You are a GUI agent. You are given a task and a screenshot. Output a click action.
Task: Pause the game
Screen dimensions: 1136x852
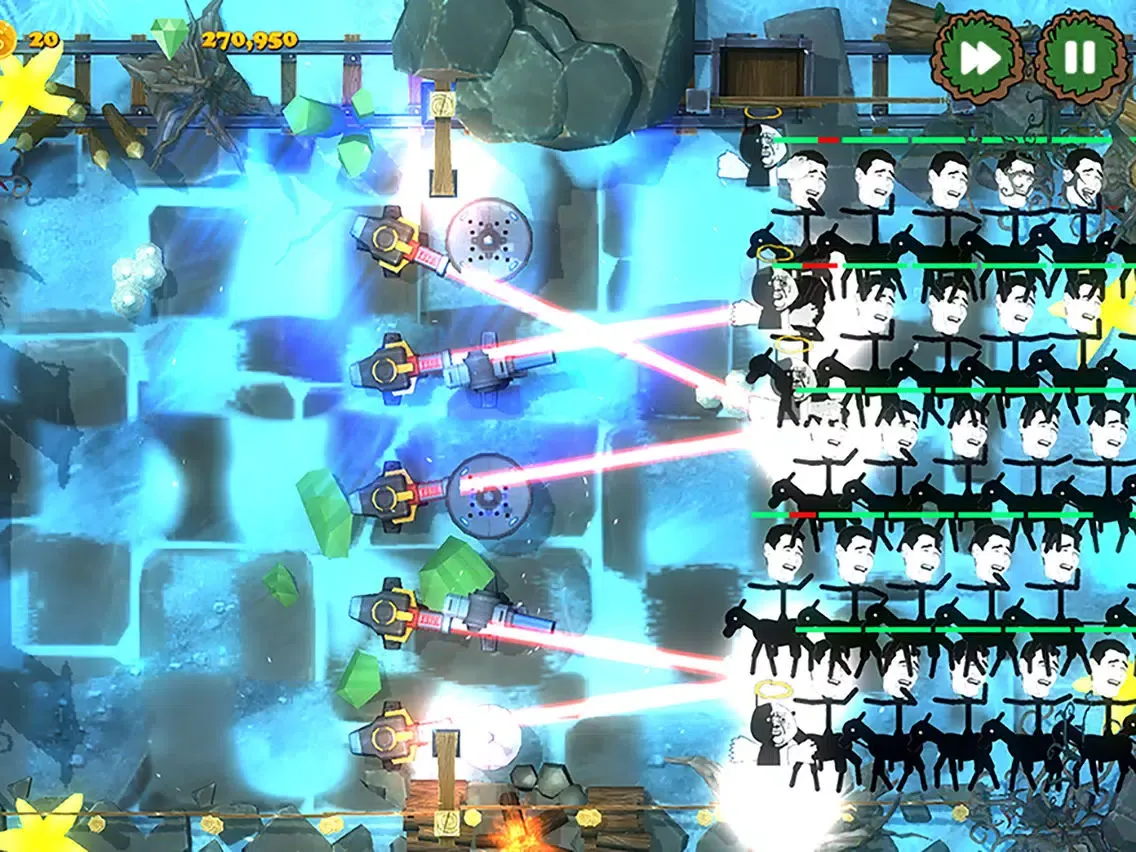click(1079, 59)
